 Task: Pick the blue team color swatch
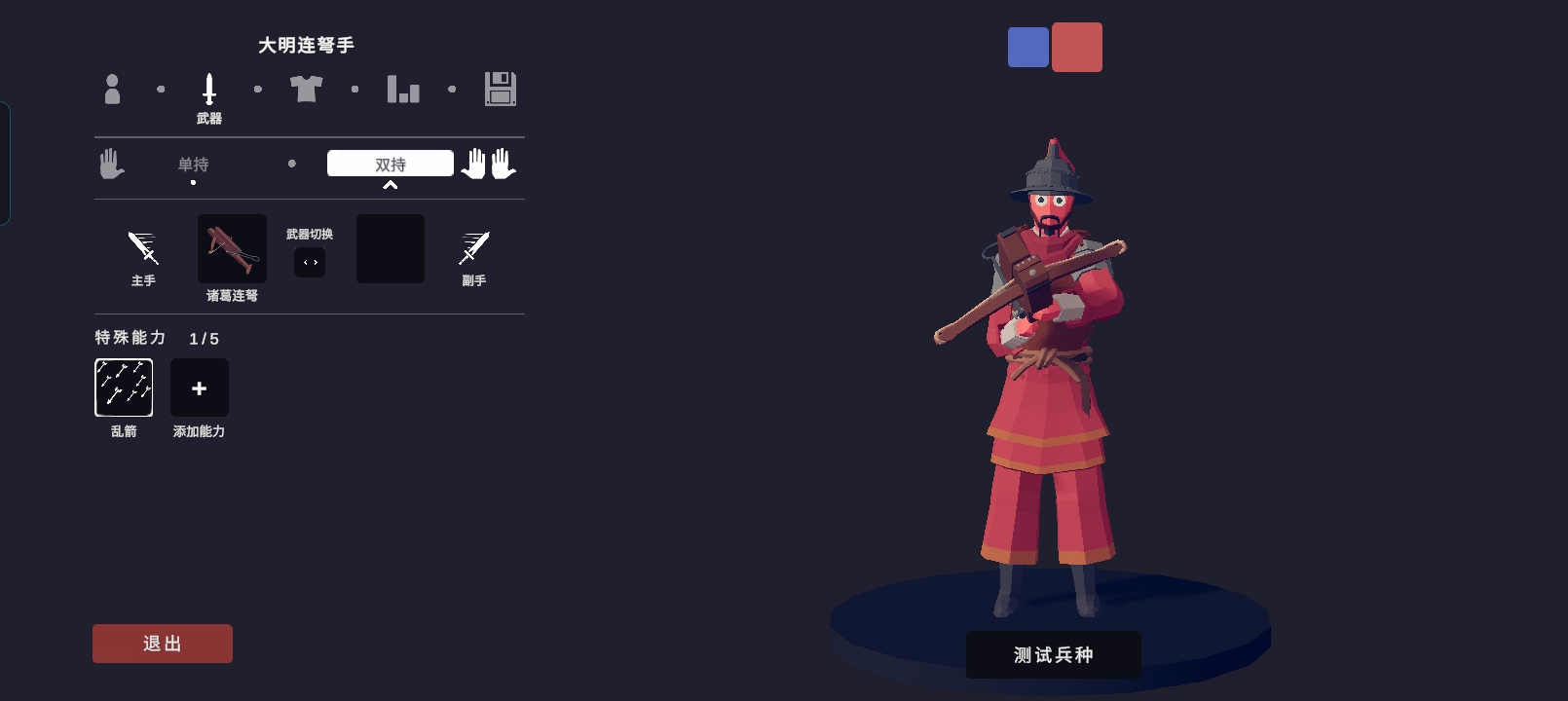1028,47
